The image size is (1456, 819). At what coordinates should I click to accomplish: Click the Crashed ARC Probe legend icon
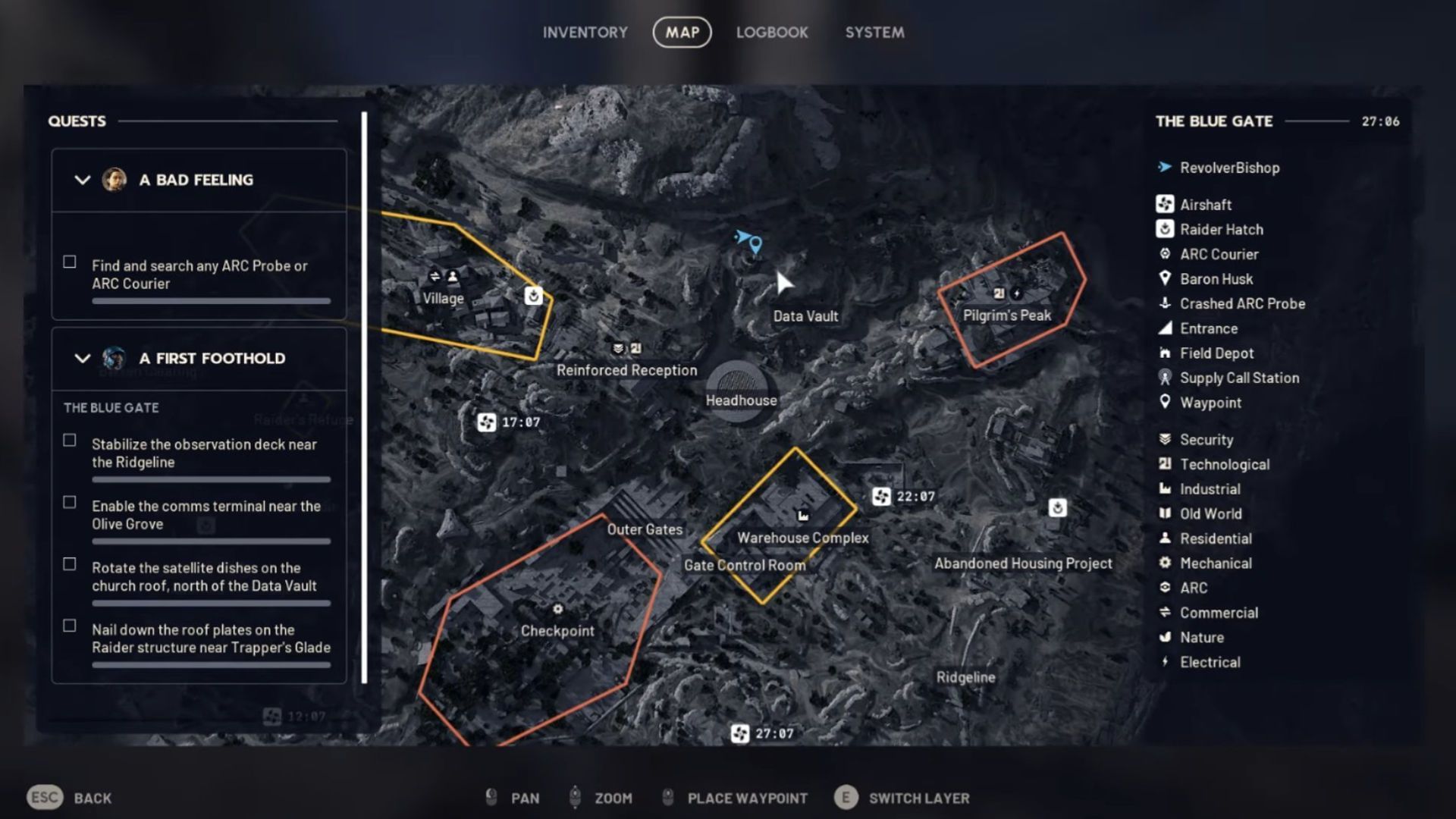click(1166, 303)
